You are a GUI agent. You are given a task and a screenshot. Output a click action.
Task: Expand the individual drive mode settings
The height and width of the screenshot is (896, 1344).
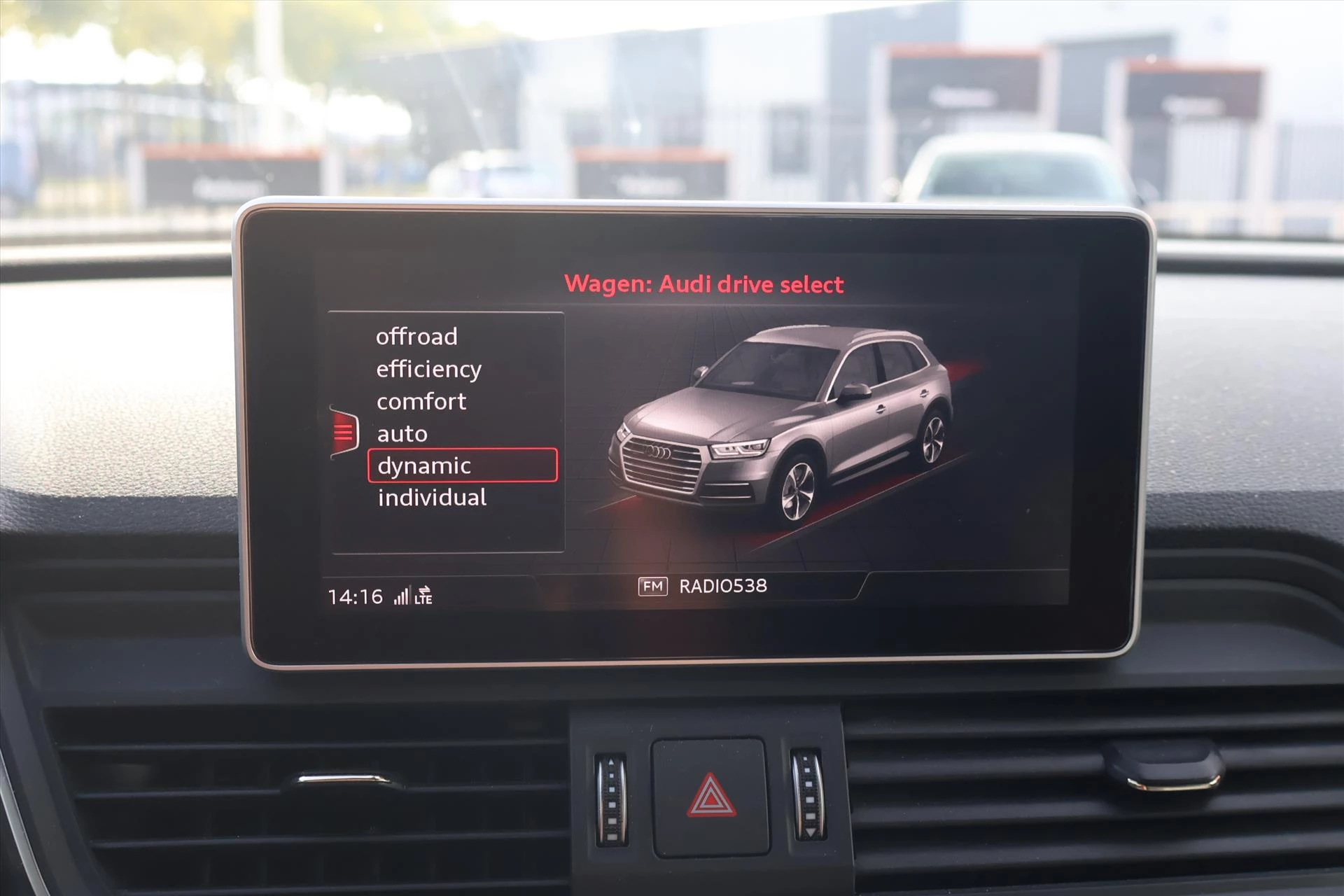point(431,497)
